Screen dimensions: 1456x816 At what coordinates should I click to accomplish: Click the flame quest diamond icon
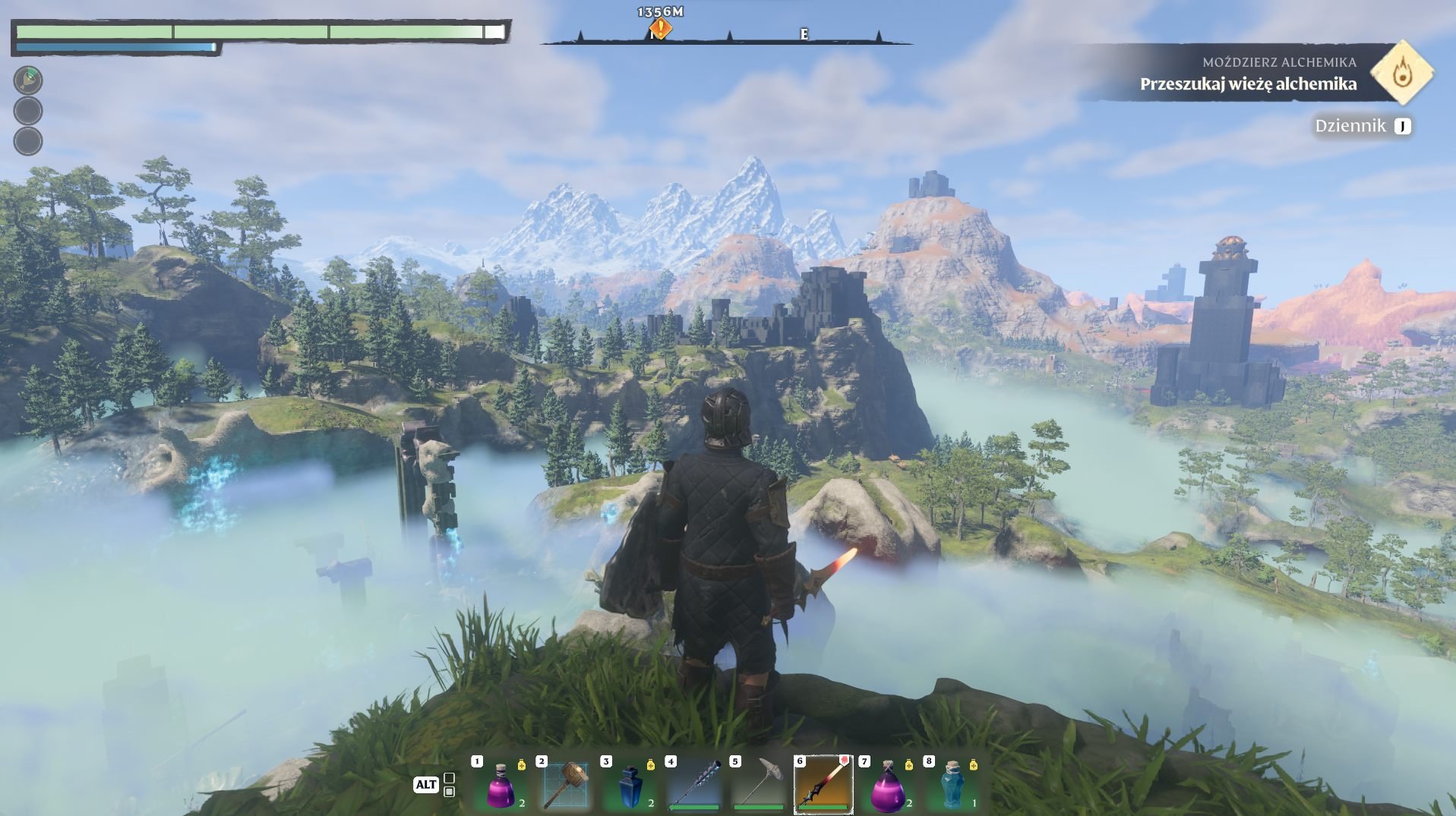click(x=1402, y=74)
